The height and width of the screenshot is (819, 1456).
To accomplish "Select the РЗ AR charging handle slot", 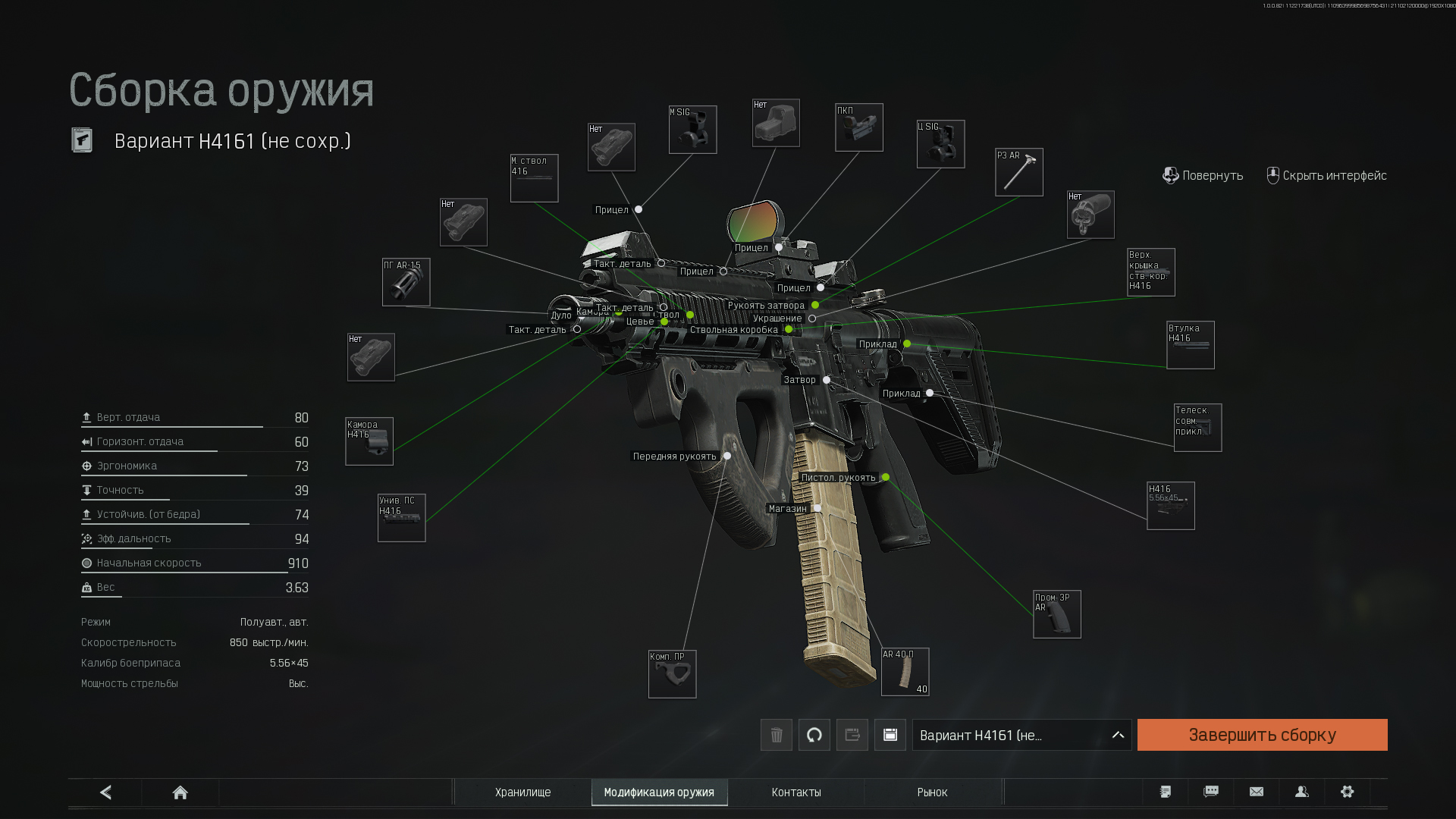I will click(x=1018, y=172).
